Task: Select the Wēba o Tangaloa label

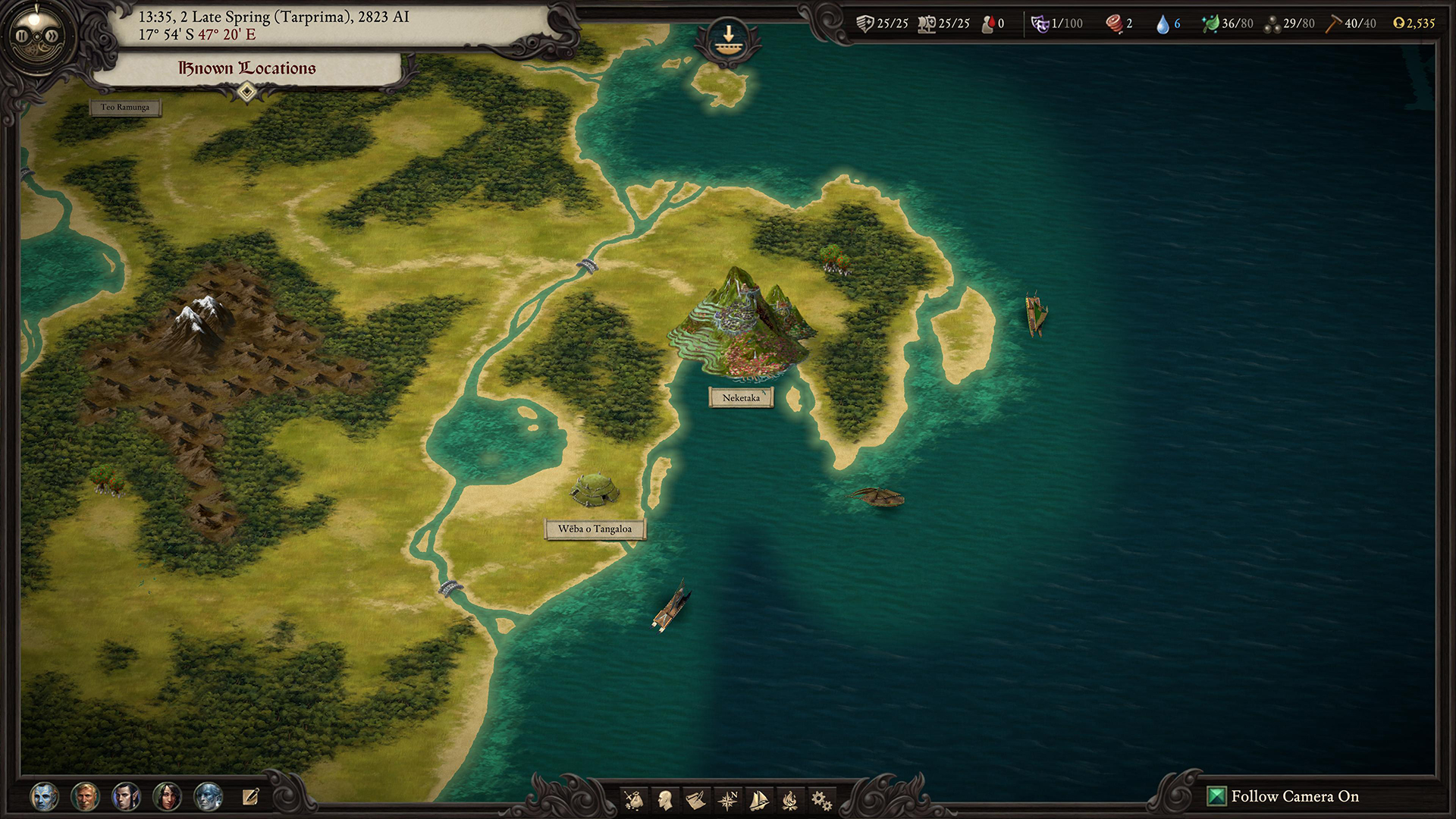Action: (x=596, y=530)
